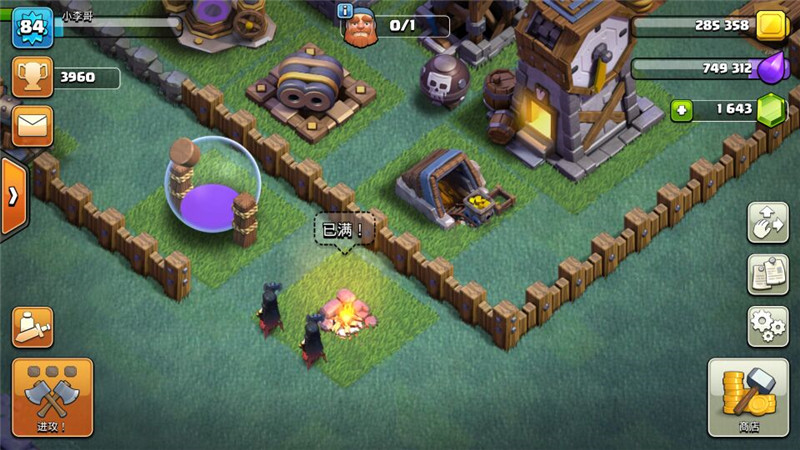Viewport: 800px width, 450px height.
Task: Open the pinned notes icon
Action: tap(768, 274)
